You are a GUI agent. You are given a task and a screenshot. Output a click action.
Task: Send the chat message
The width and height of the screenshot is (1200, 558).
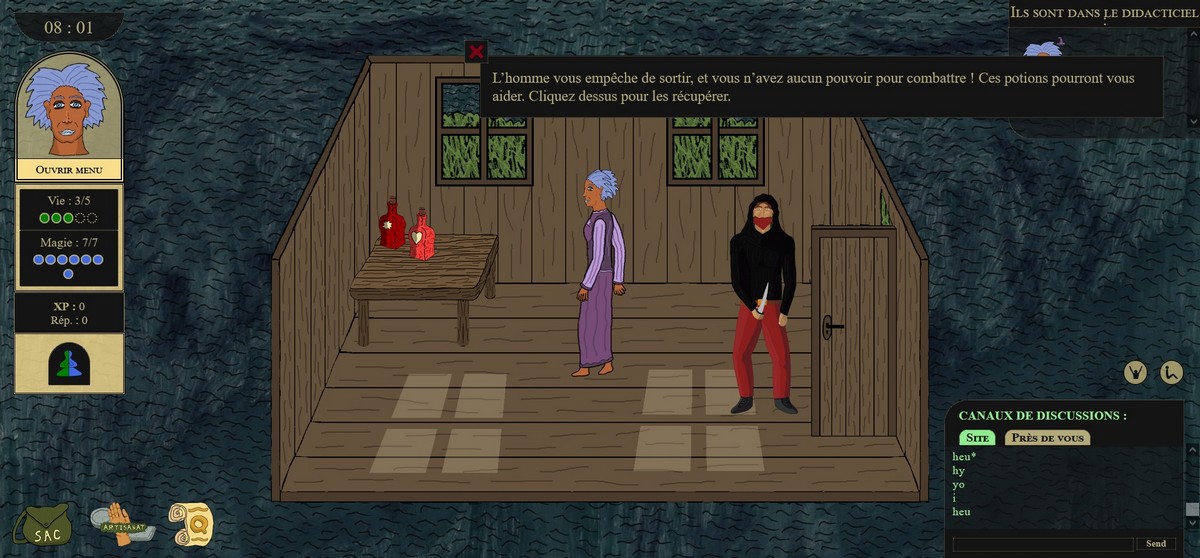pyautogui.click(x=1156, y=544)
